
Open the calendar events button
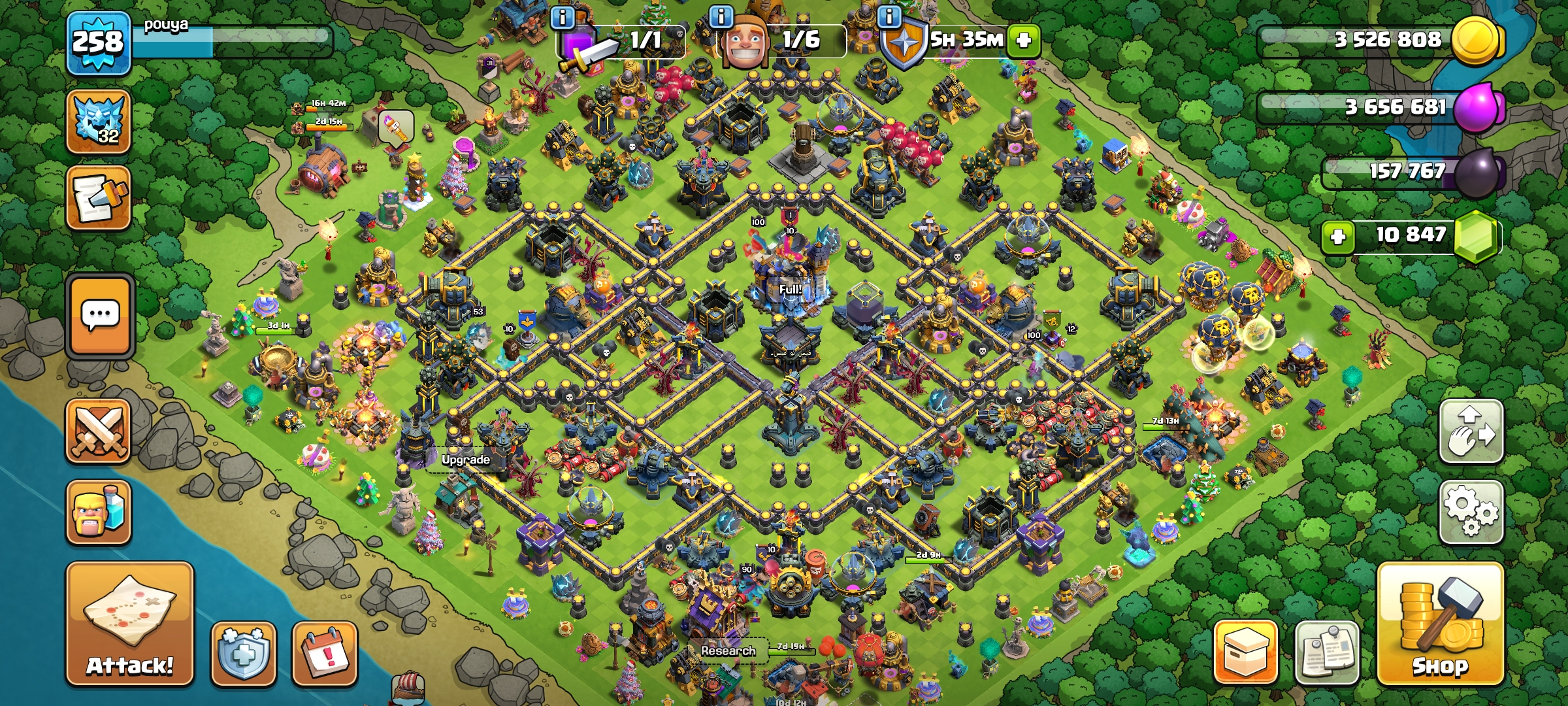click(x=325, y=654)
